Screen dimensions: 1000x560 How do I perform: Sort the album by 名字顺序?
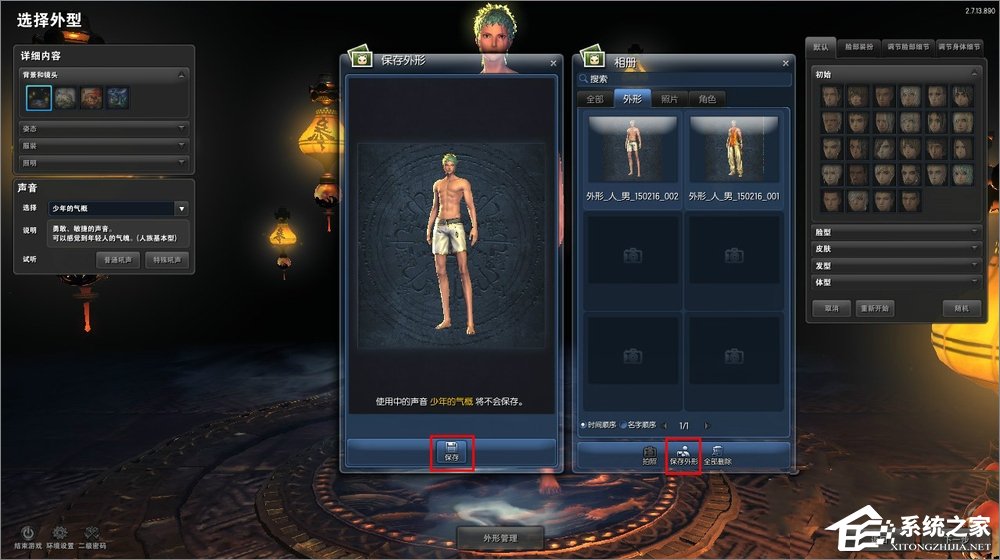[x=636, y=425]
